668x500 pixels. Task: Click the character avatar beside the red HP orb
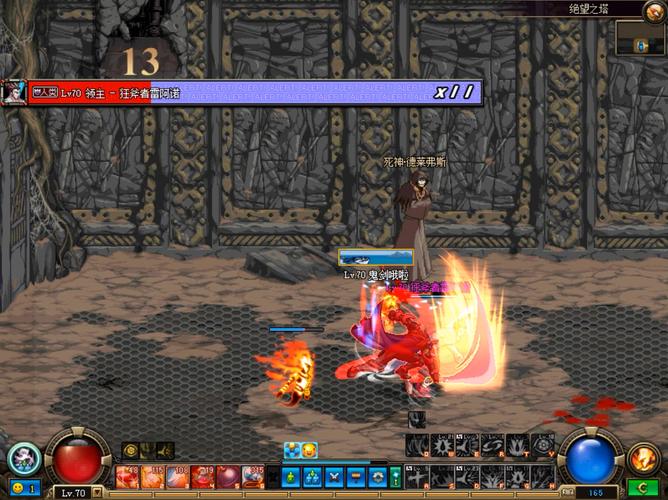point(24,459)
